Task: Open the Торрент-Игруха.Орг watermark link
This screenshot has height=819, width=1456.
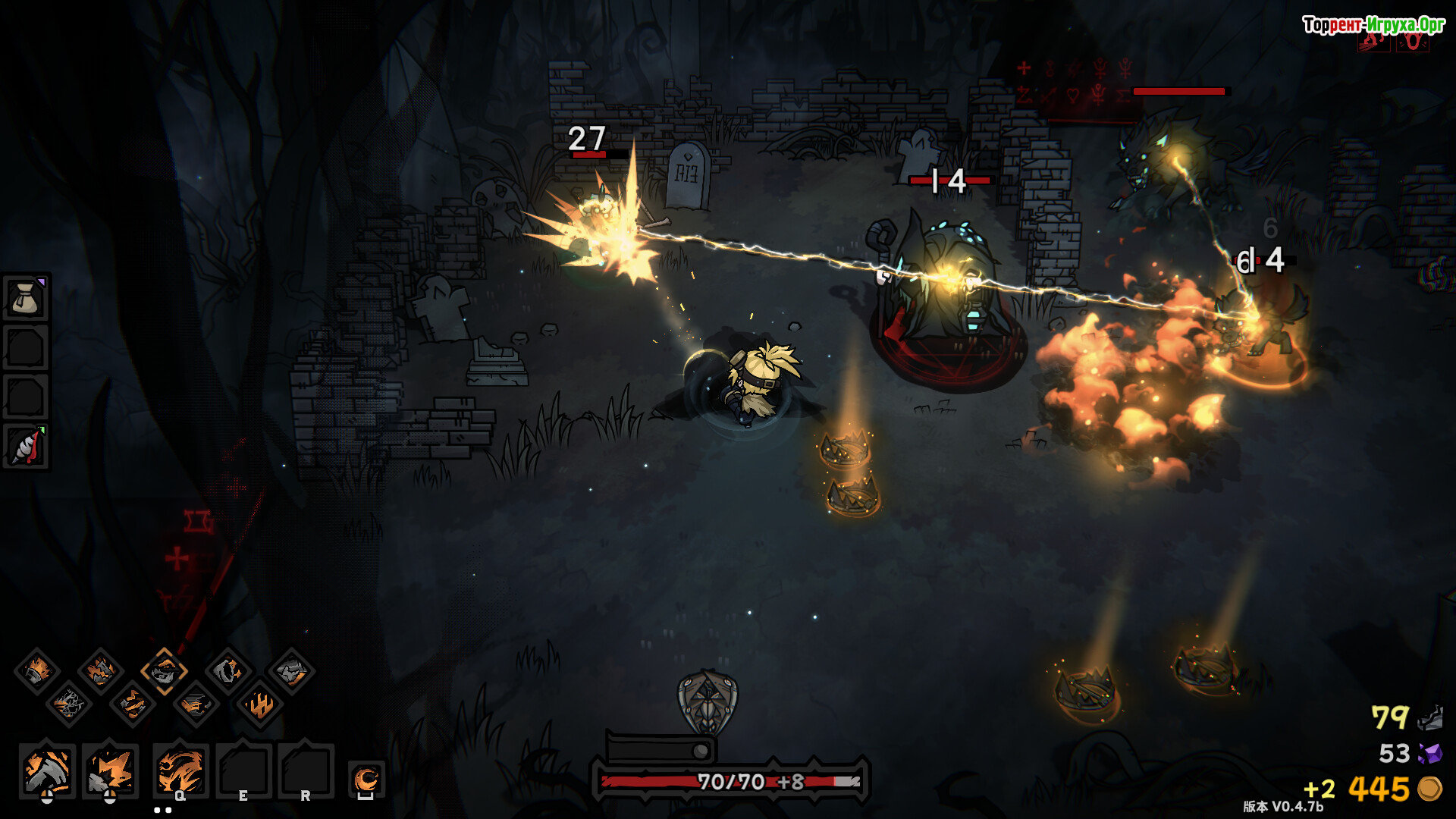Action: [x=1373, y=25]
